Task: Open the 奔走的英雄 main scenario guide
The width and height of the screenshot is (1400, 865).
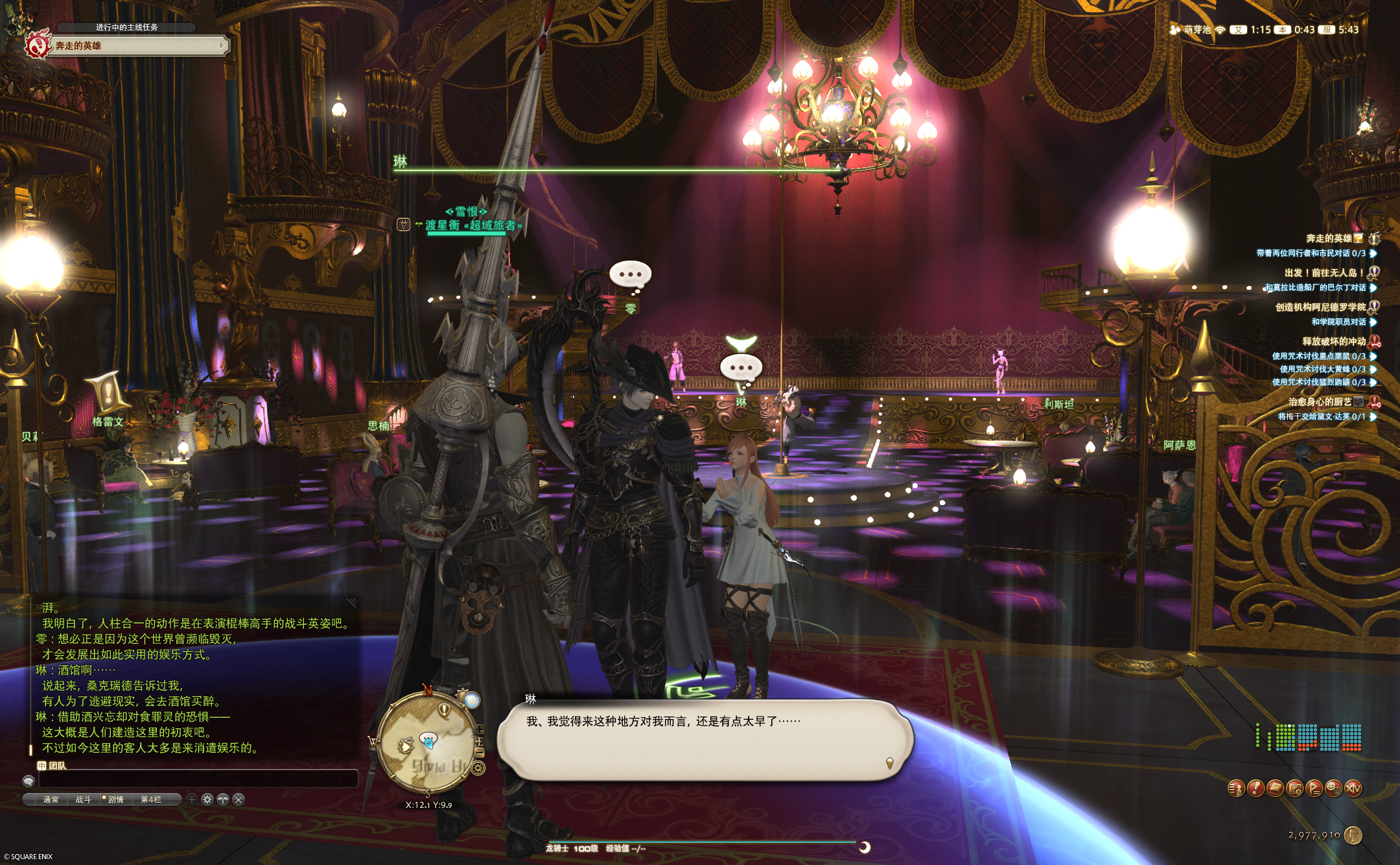Action: [x=136, y=45]
